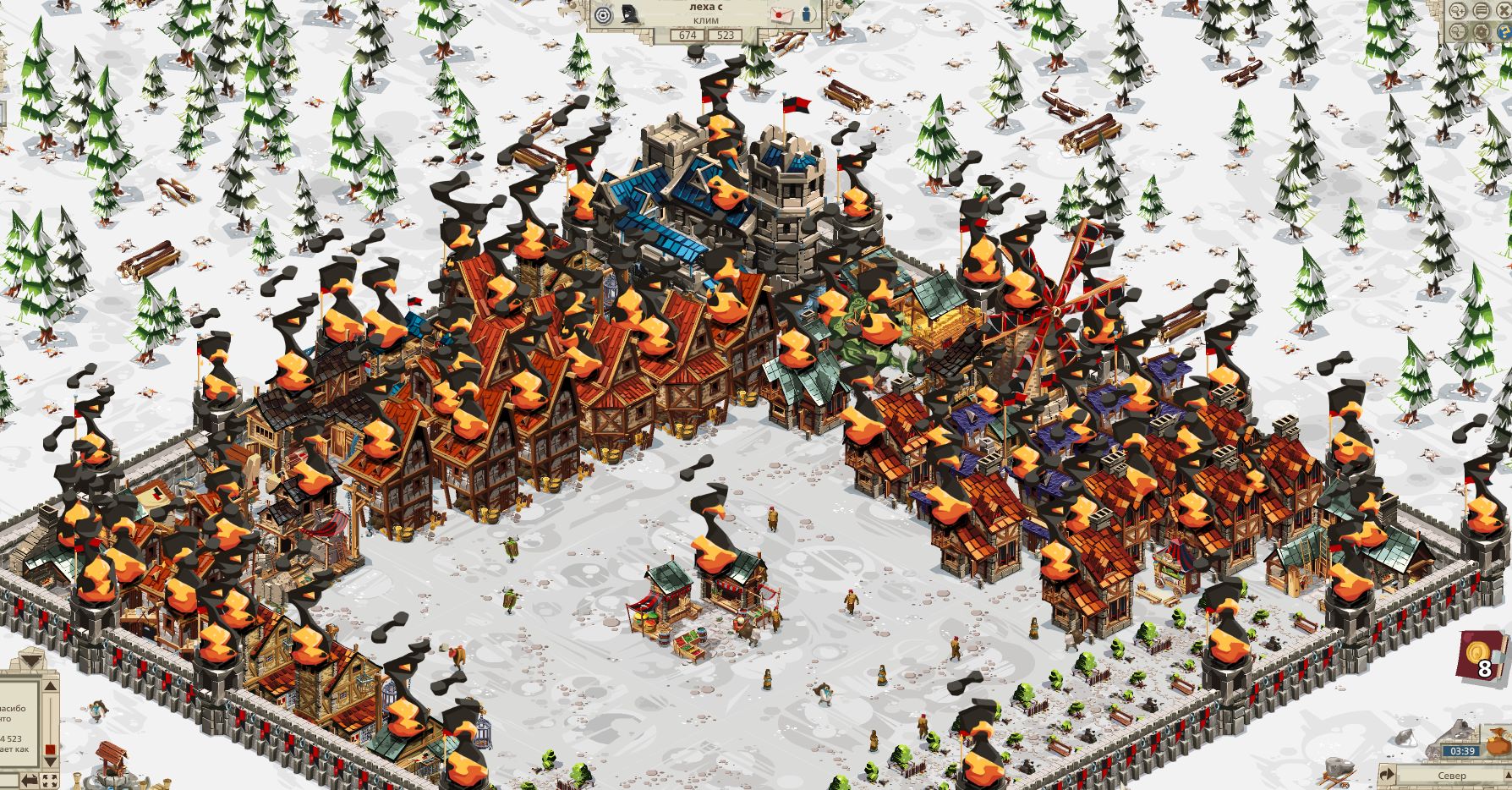Open the black spy mask icon
Screen dimensions: 1512x790
click(630, 14)
